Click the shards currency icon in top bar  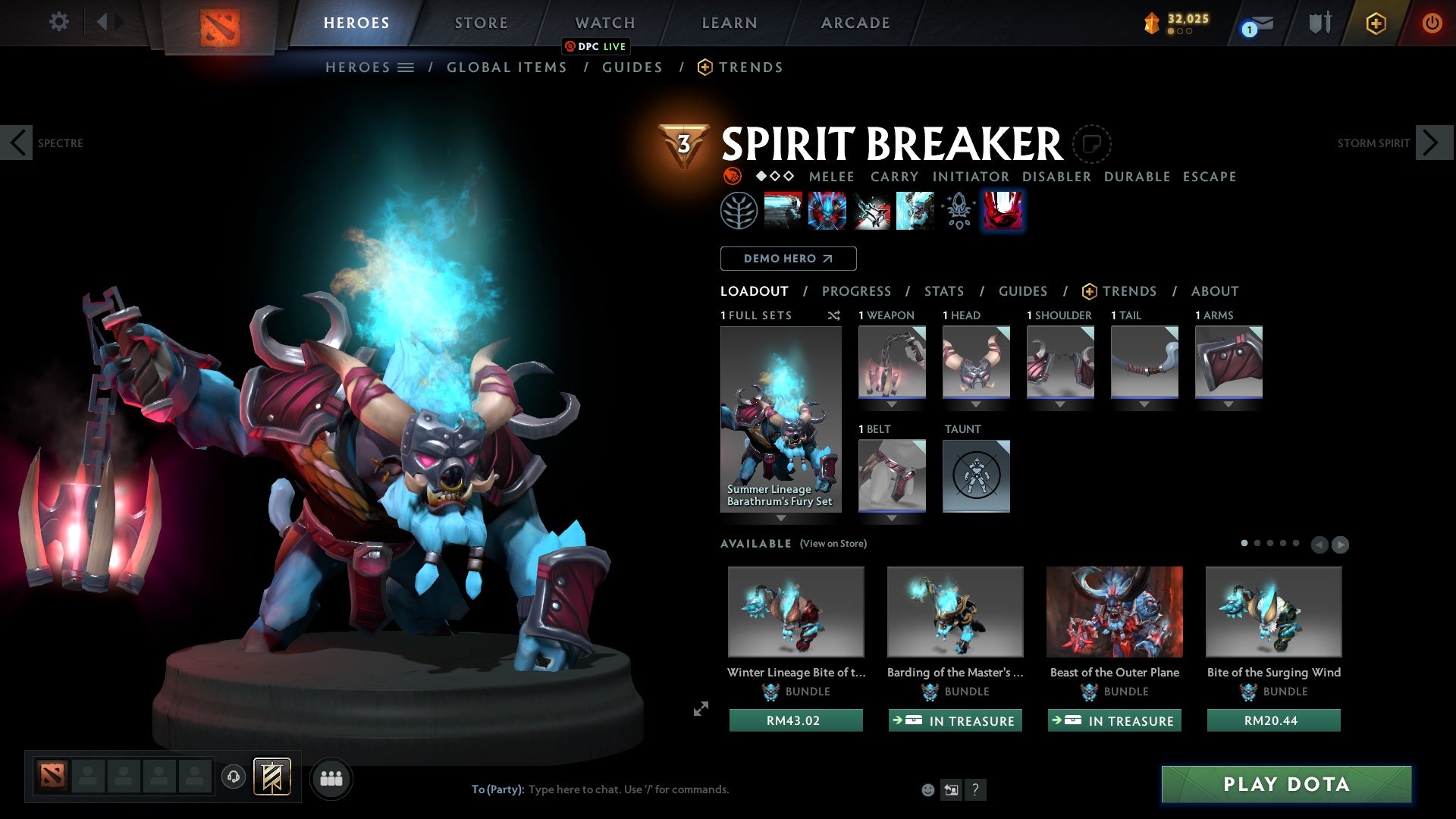pos(1153,23)
